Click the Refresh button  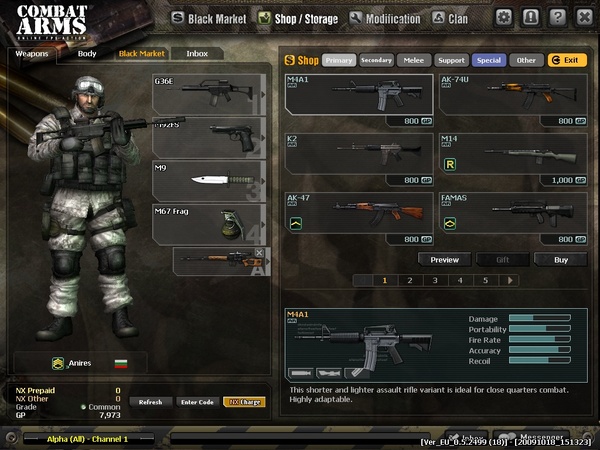150,402
